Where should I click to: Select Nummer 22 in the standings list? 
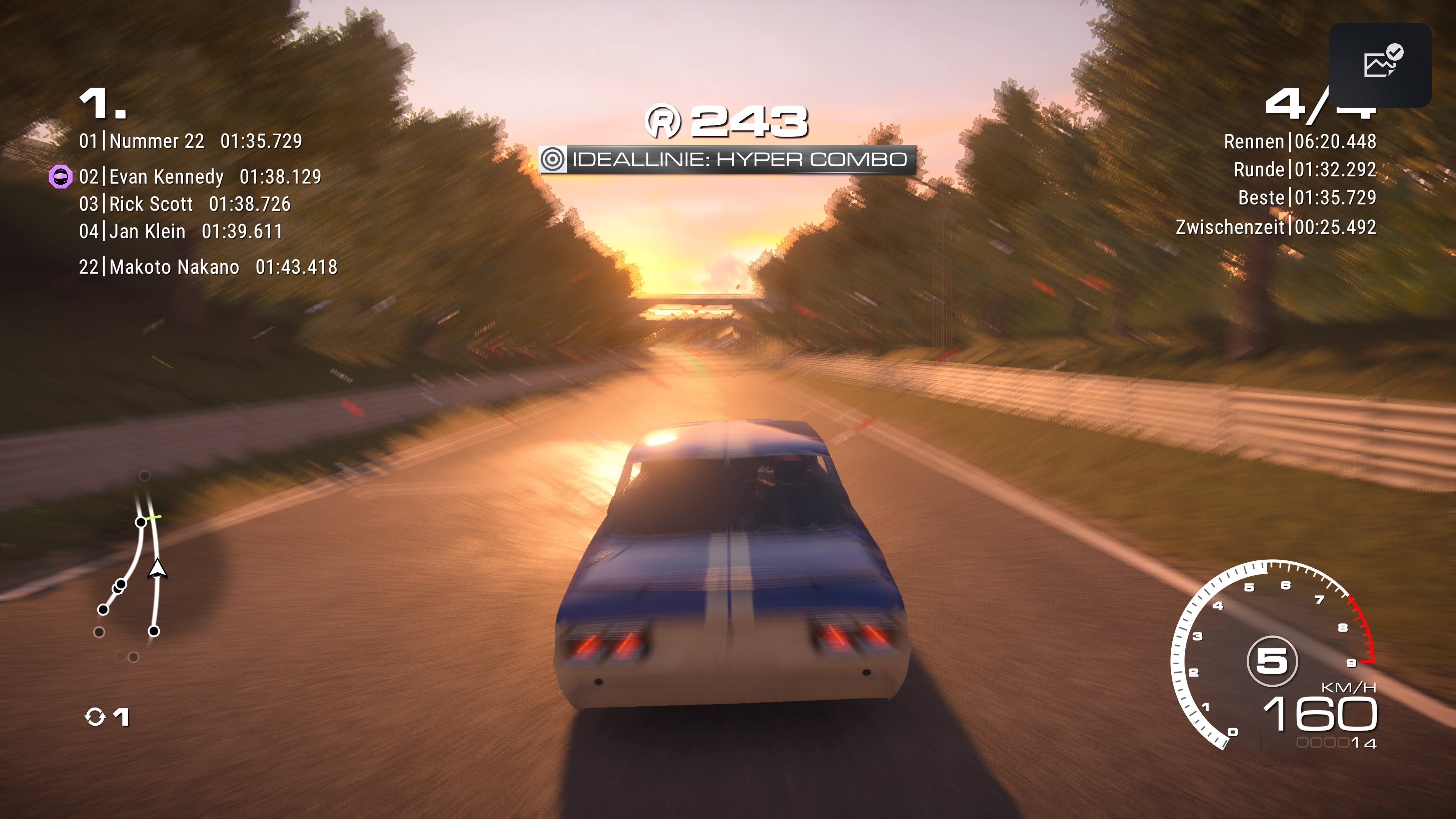(190, 141)
